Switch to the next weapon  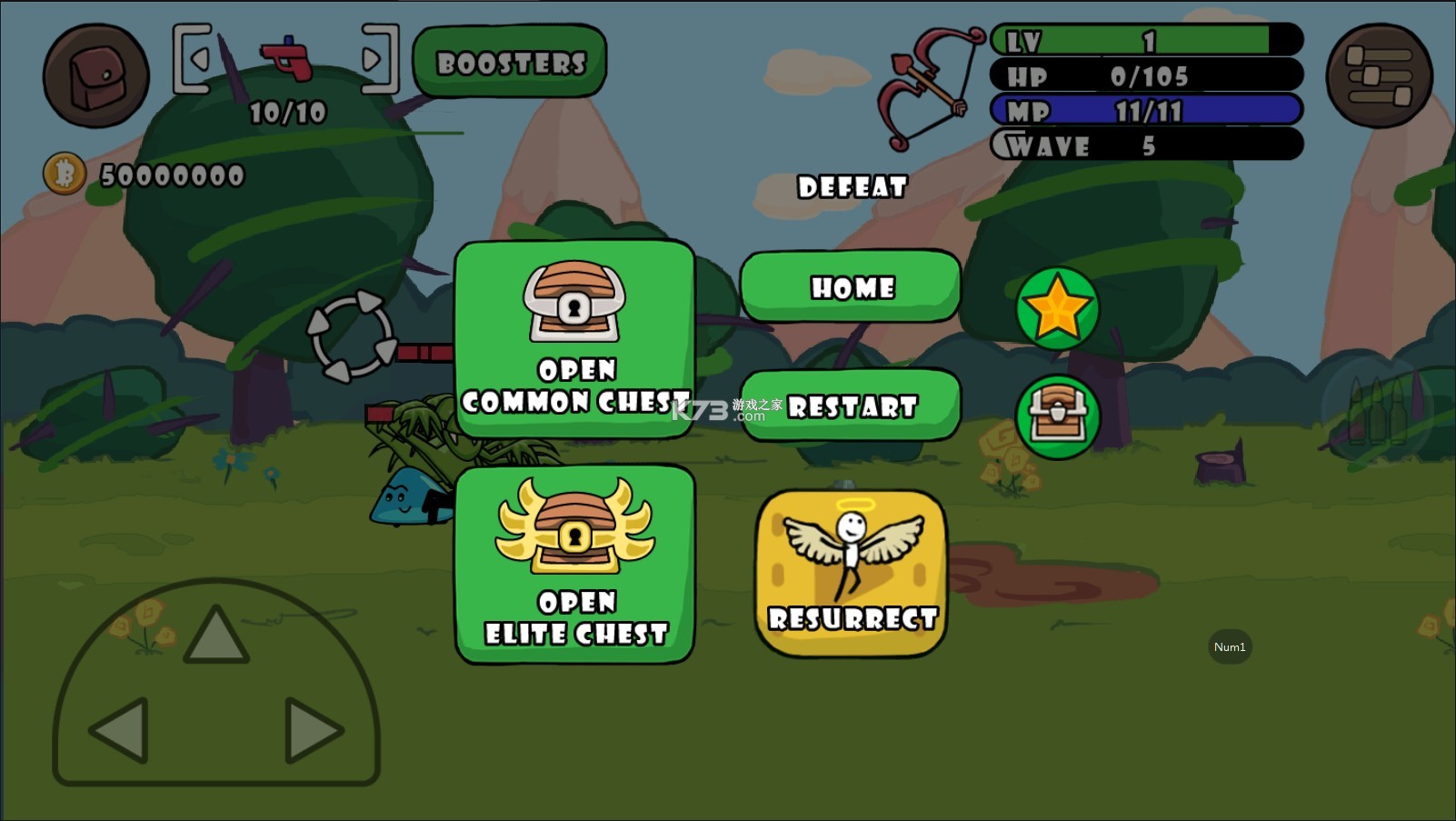pos(377,59)
